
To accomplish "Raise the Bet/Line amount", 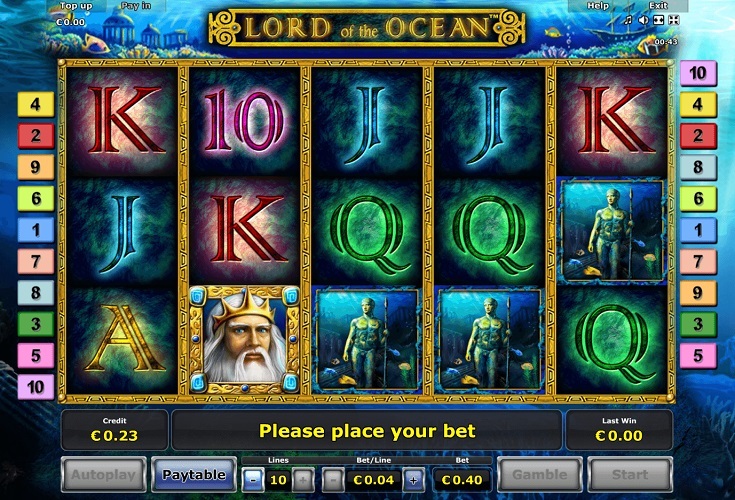I will click(413, 480).
